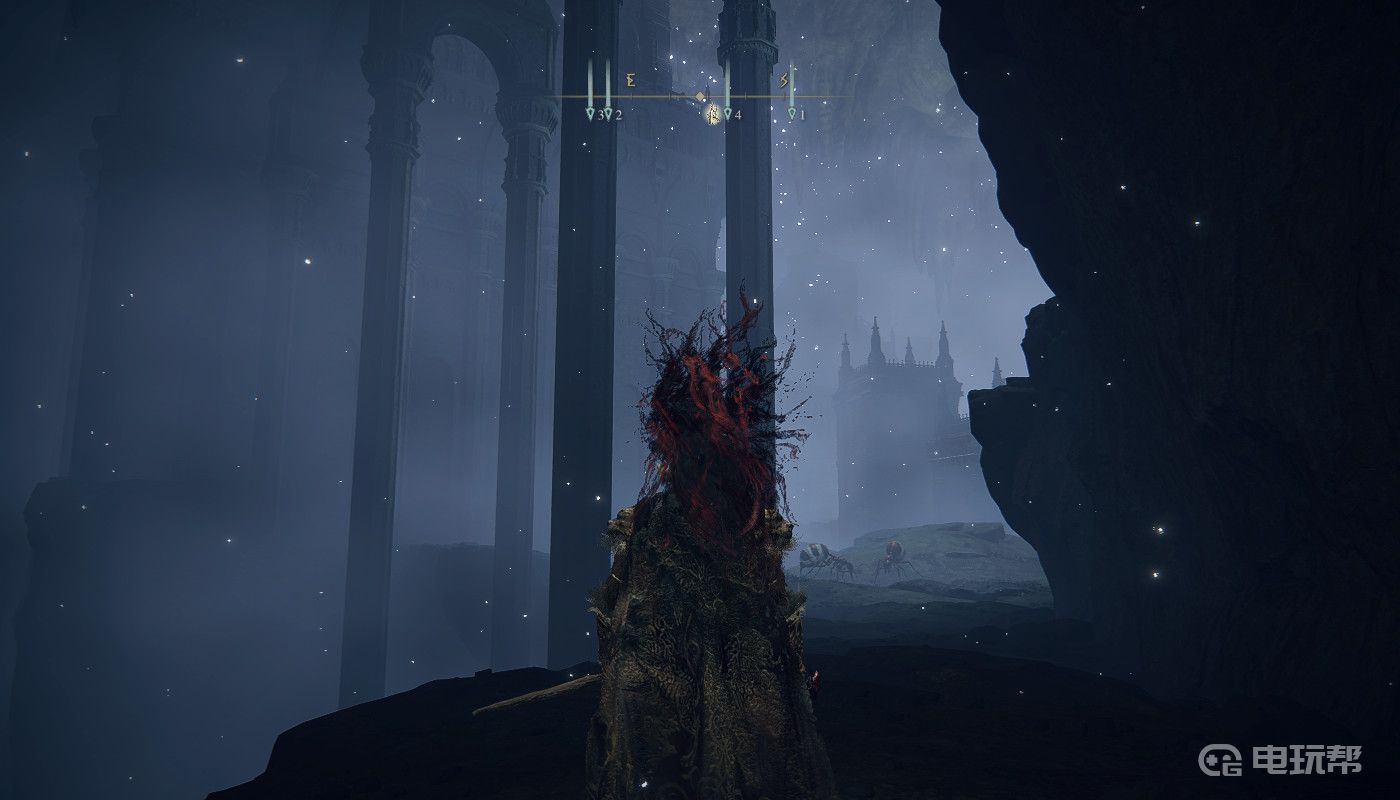Select the compass beacon marker numbered 4
Viewport: 1400px width, 800px height.
[x=728, y=114]
